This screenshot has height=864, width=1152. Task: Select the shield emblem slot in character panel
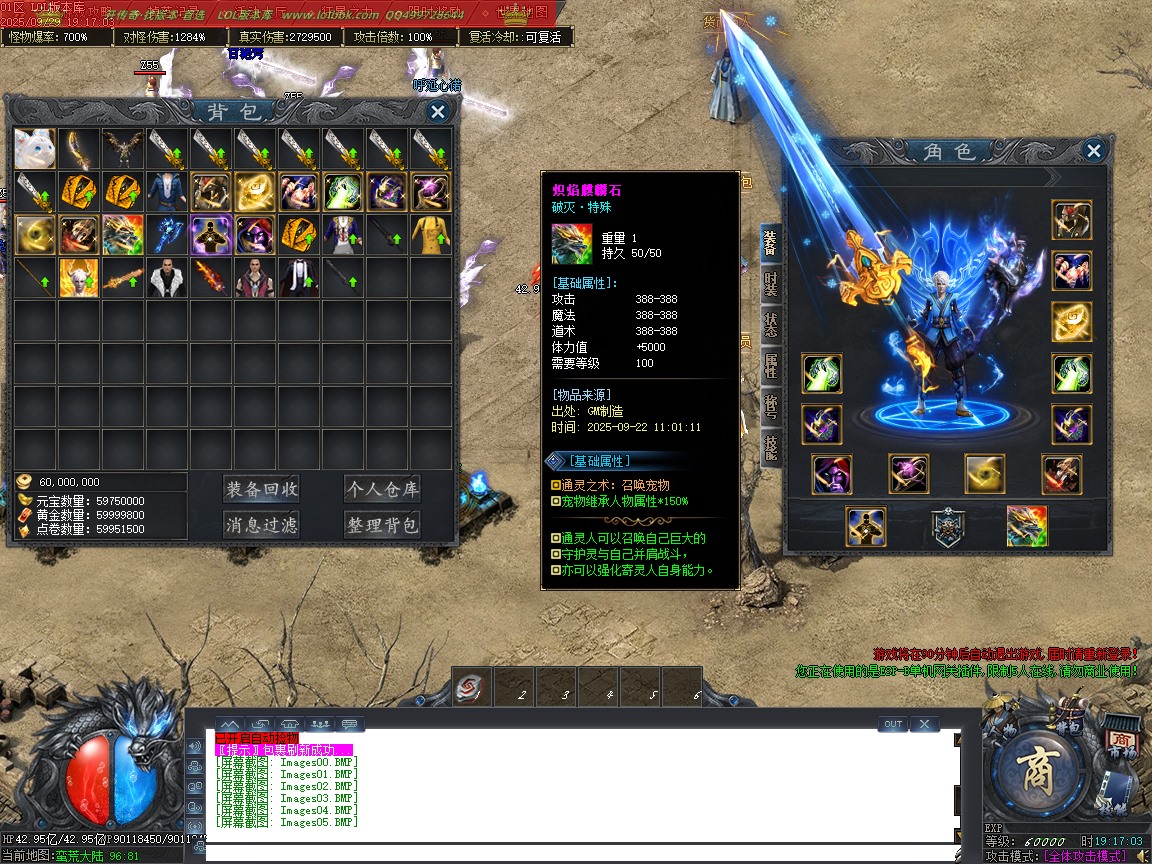946,526
